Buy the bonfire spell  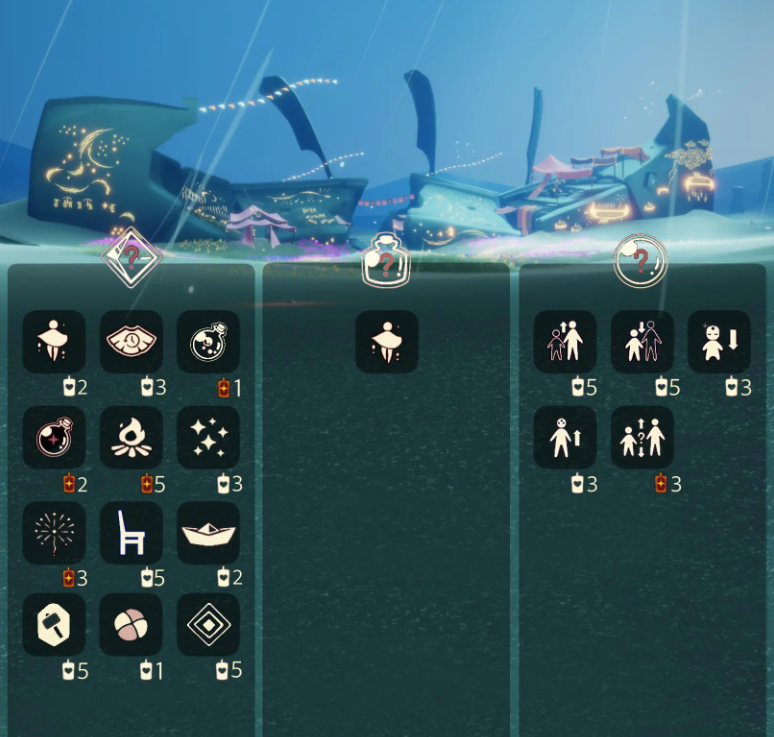click(131, 437)
